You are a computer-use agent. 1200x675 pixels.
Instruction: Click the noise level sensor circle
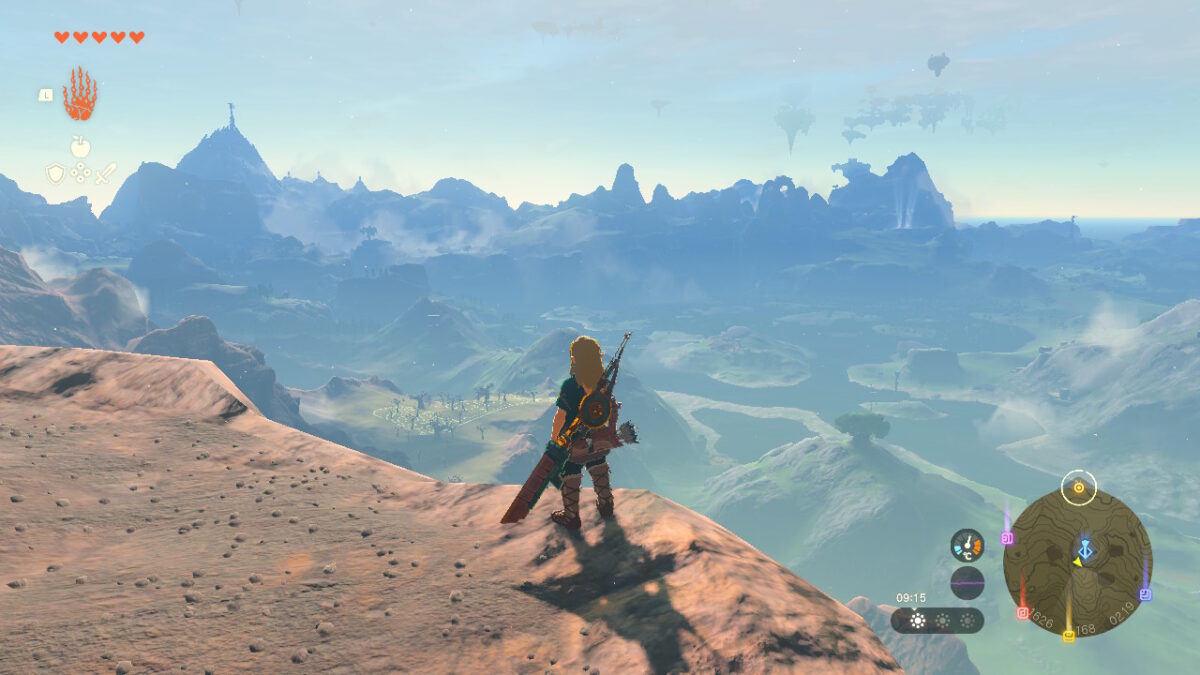coord(967,582)
